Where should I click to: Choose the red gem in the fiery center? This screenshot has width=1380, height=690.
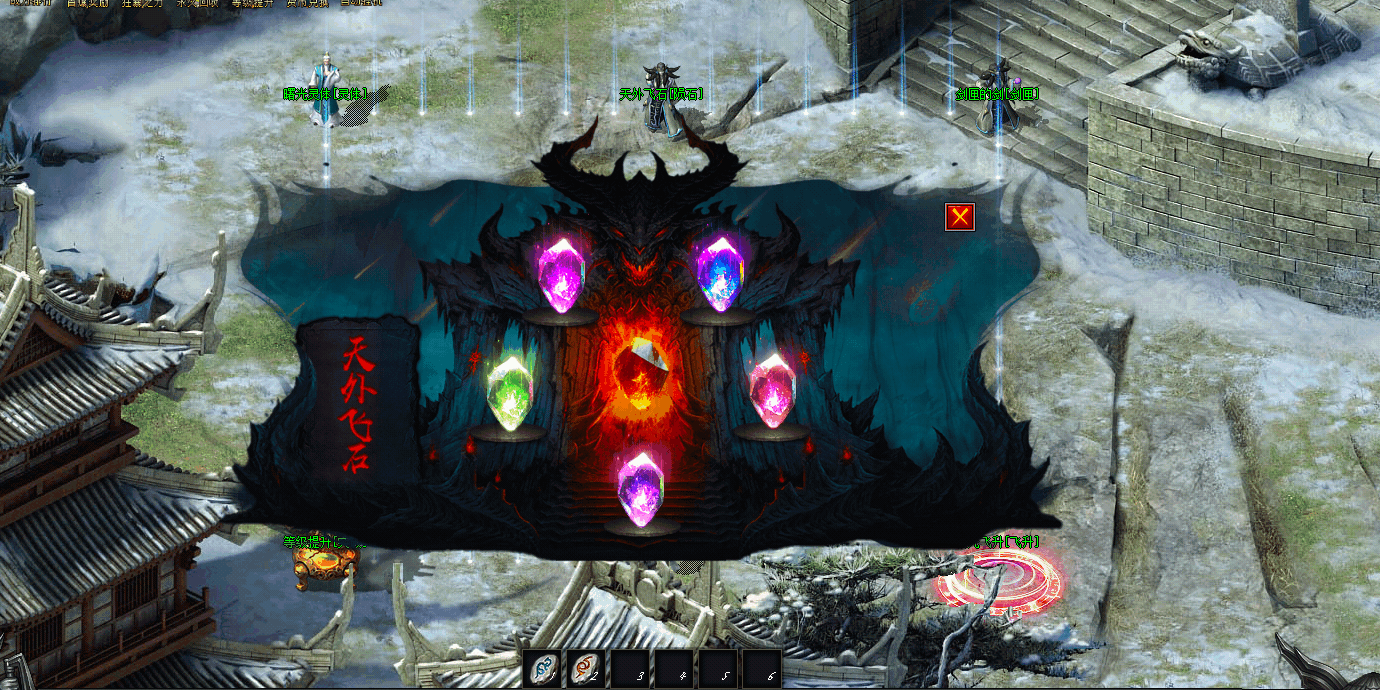coord(640,367)
